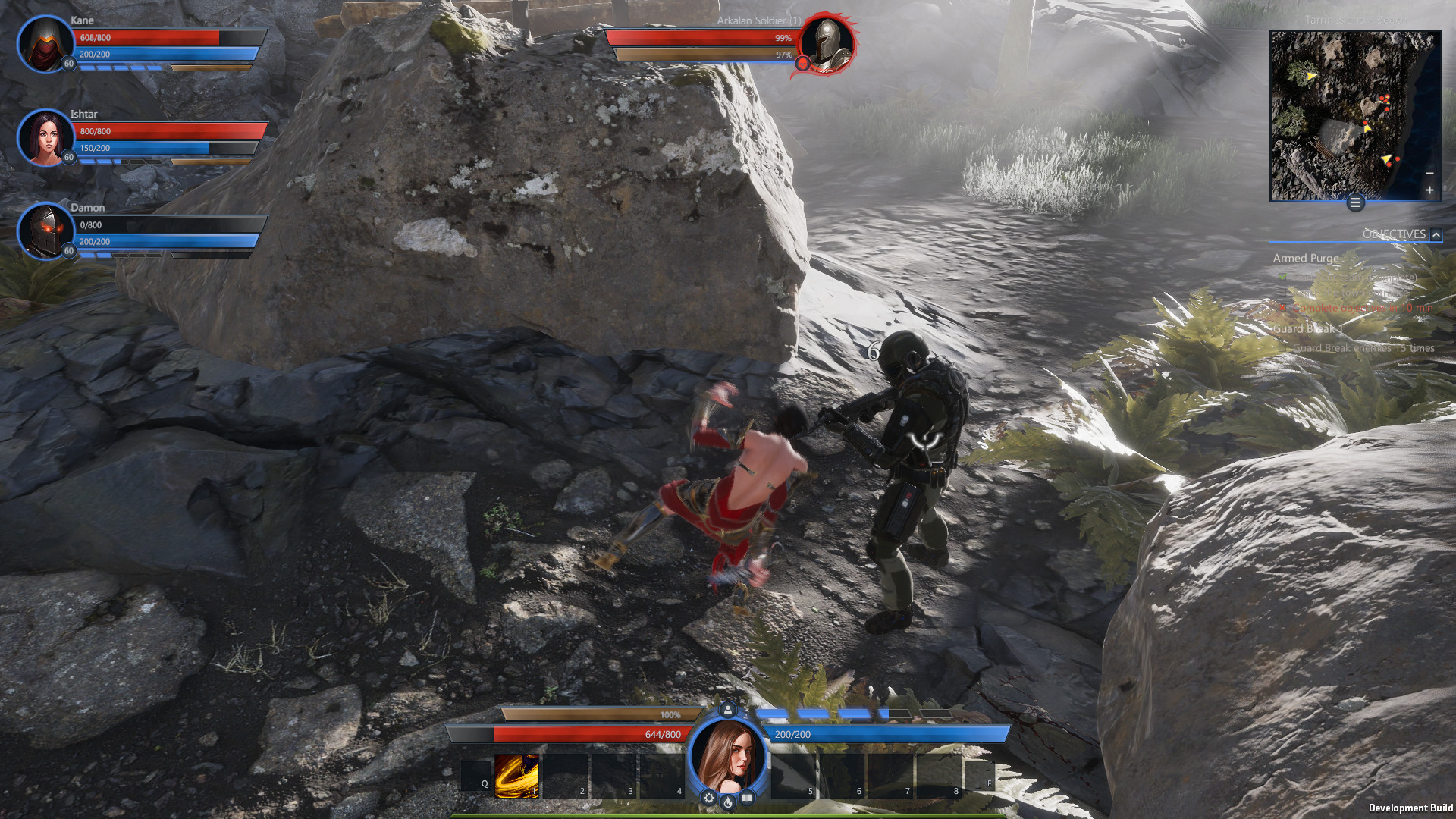This screenshot has width=1456, height=819.
Task: Open the book icon next to the settings gear
Action: [x=745, y=796]
